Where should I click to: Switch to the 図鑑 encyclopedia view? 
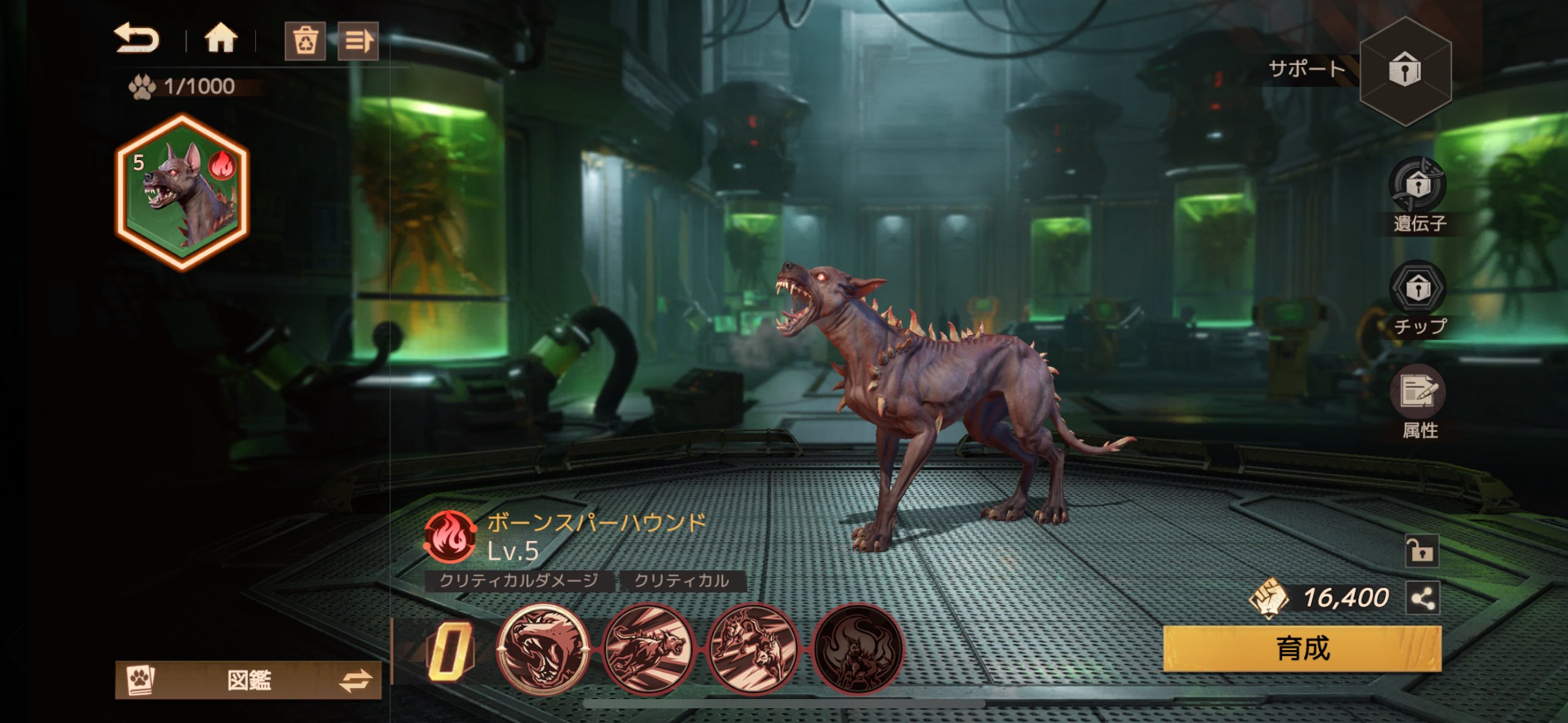[x=248, y=680]
